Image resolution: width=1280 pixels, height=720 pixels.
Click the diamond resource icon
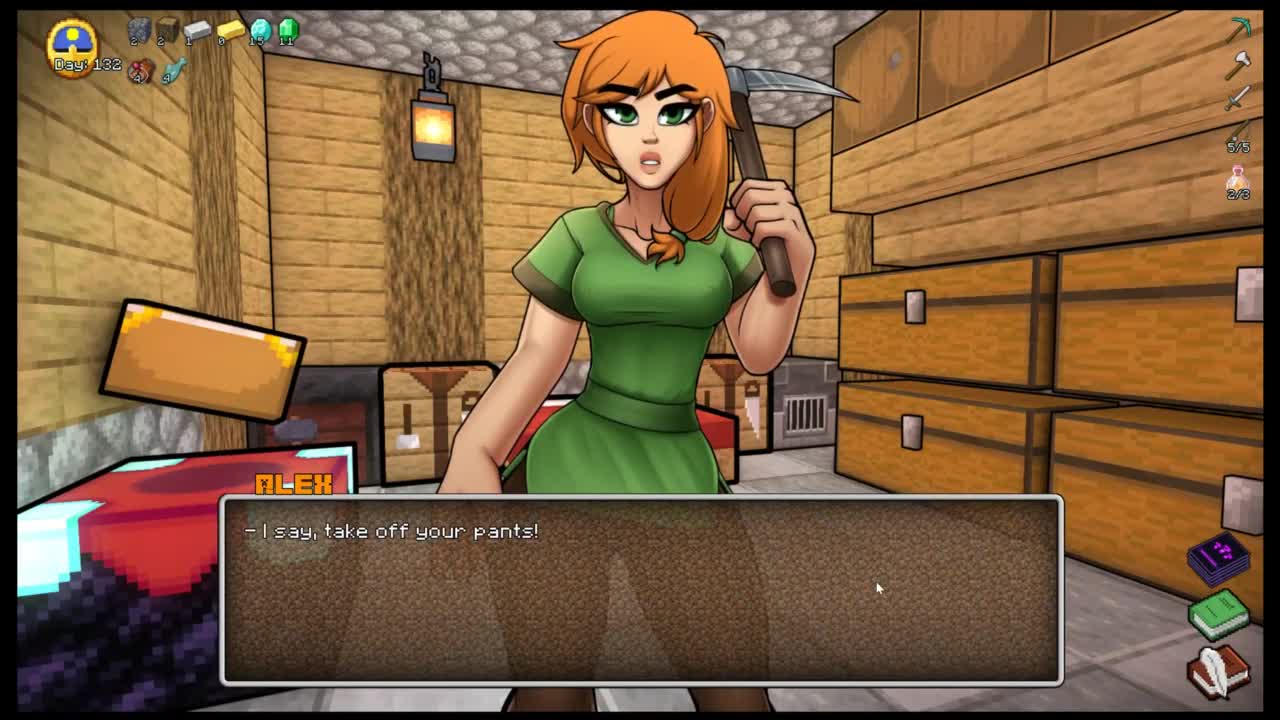(260, 31)
